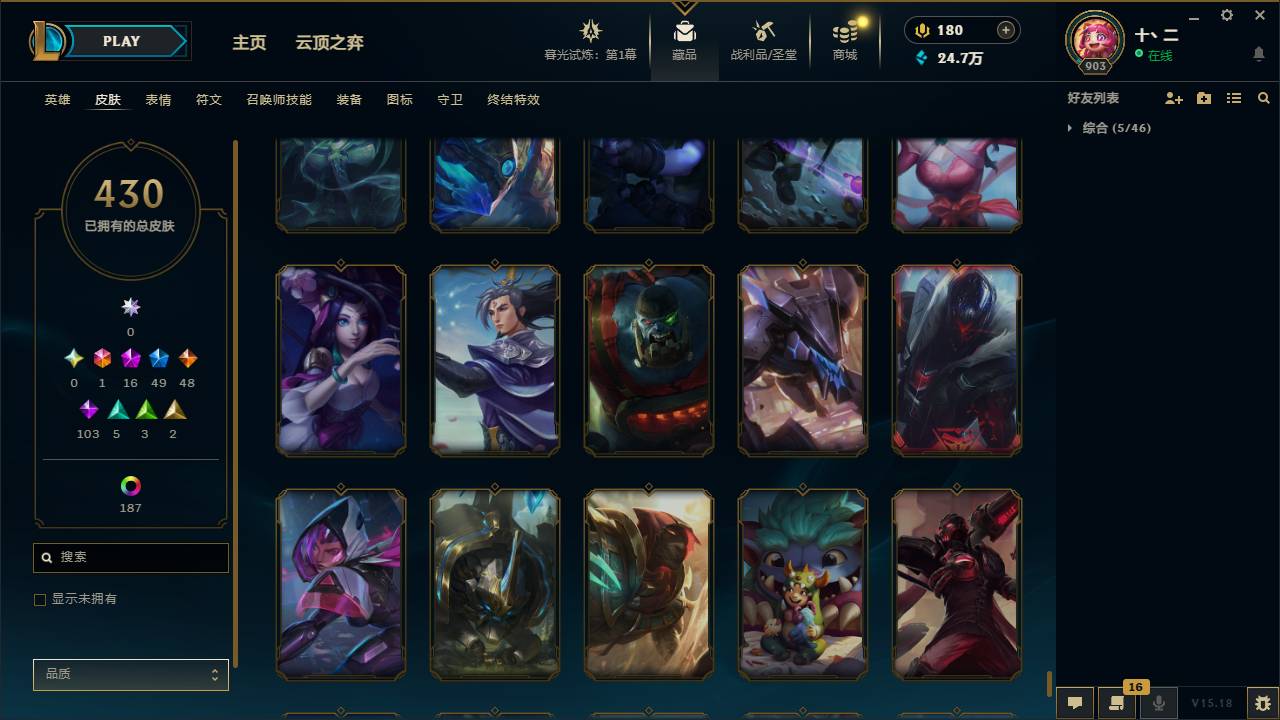Enable the 显示未拥有 checkbox

click(x=40, y=599)
